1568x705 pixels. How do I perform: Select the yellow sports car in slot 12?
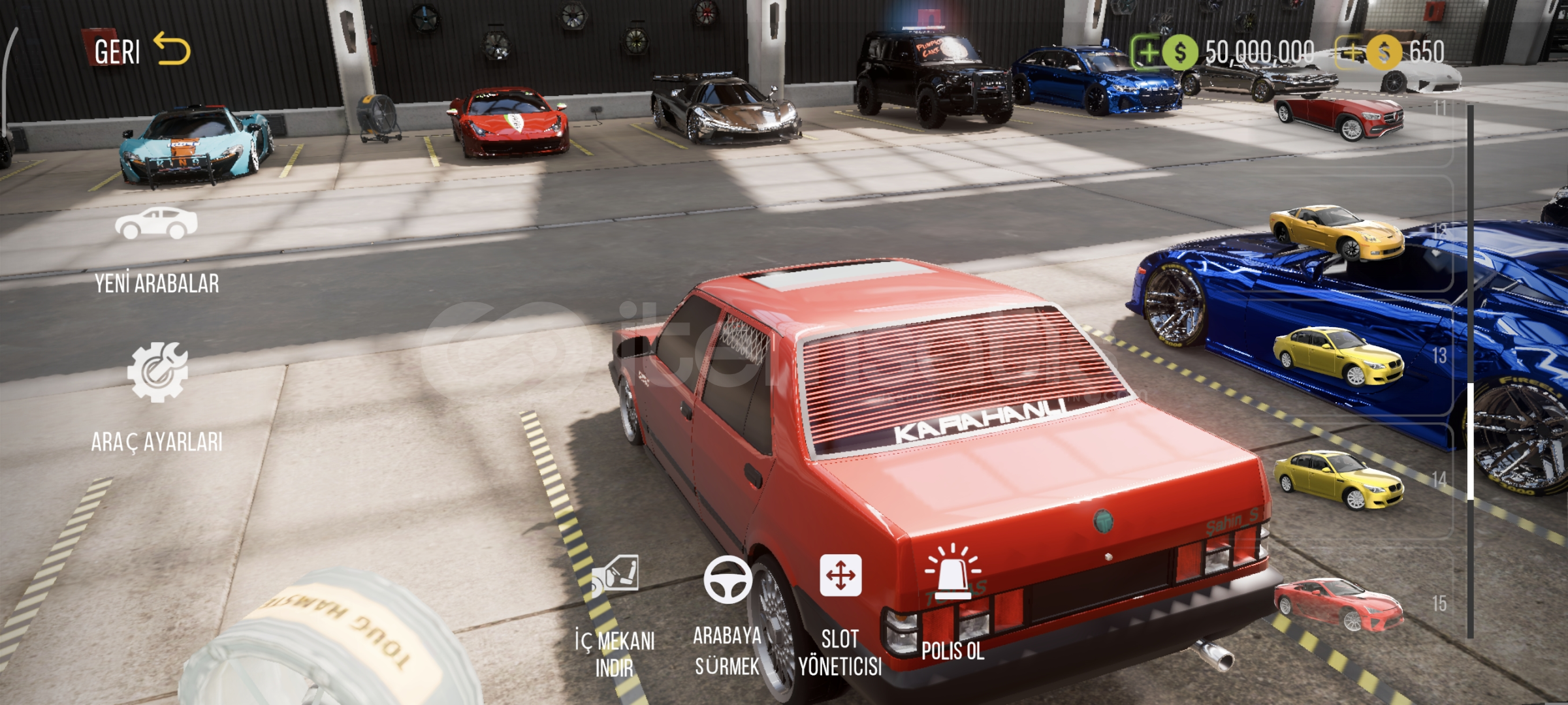point(1336,232)
